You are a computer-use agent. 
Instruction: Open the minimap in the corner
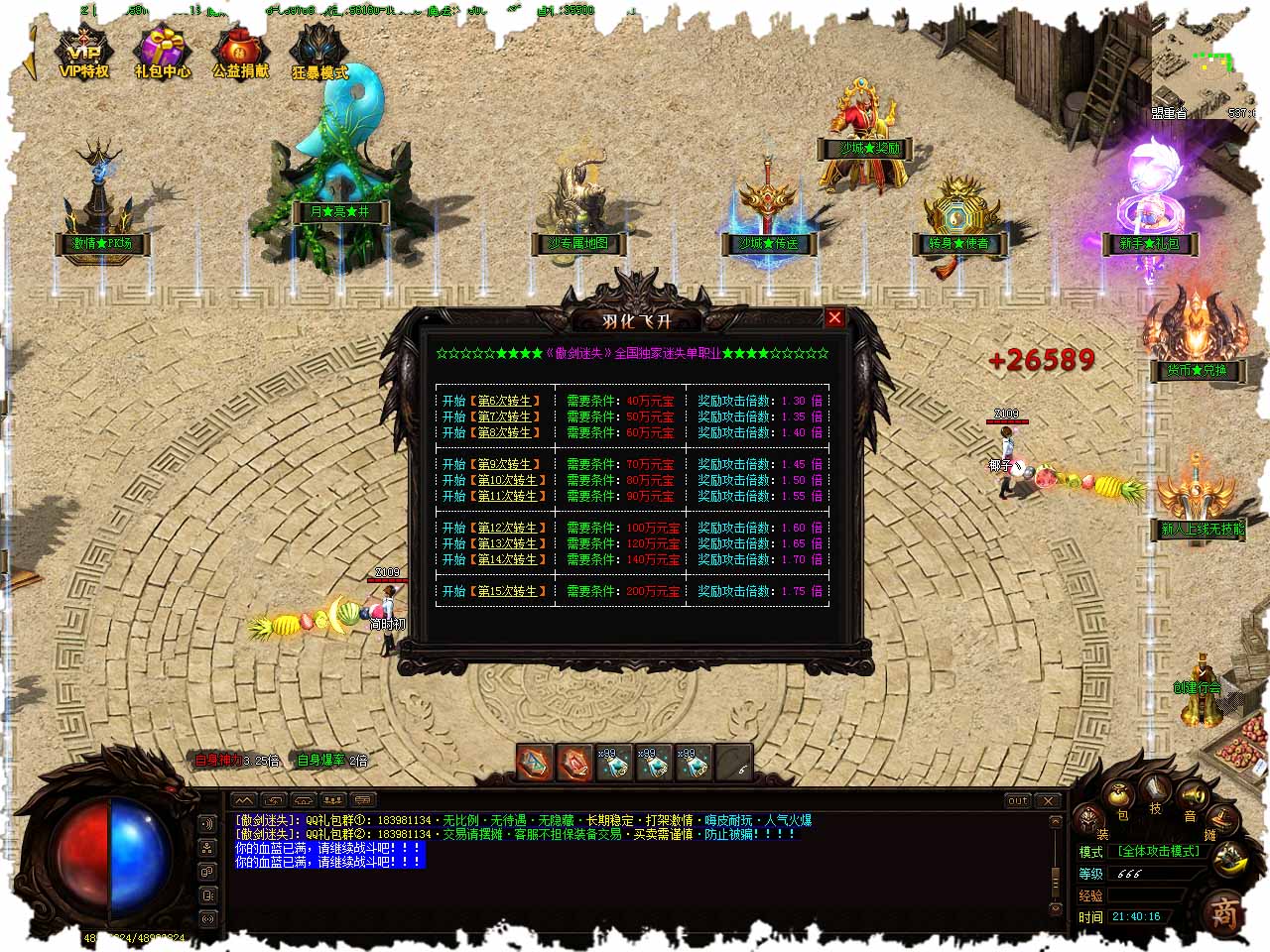[x=1211, y=59]
